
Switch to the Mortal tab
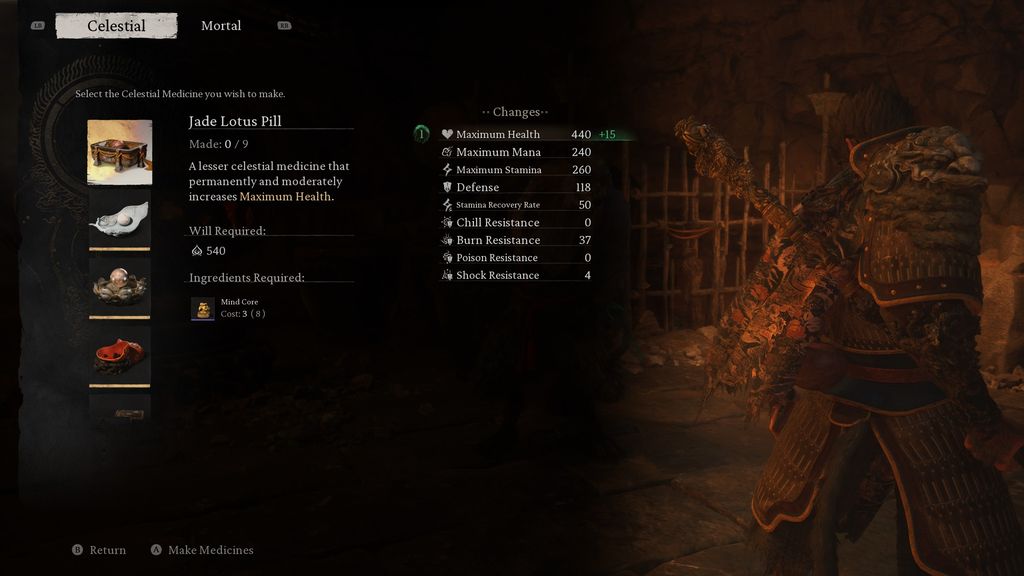[x=221, y=26]
